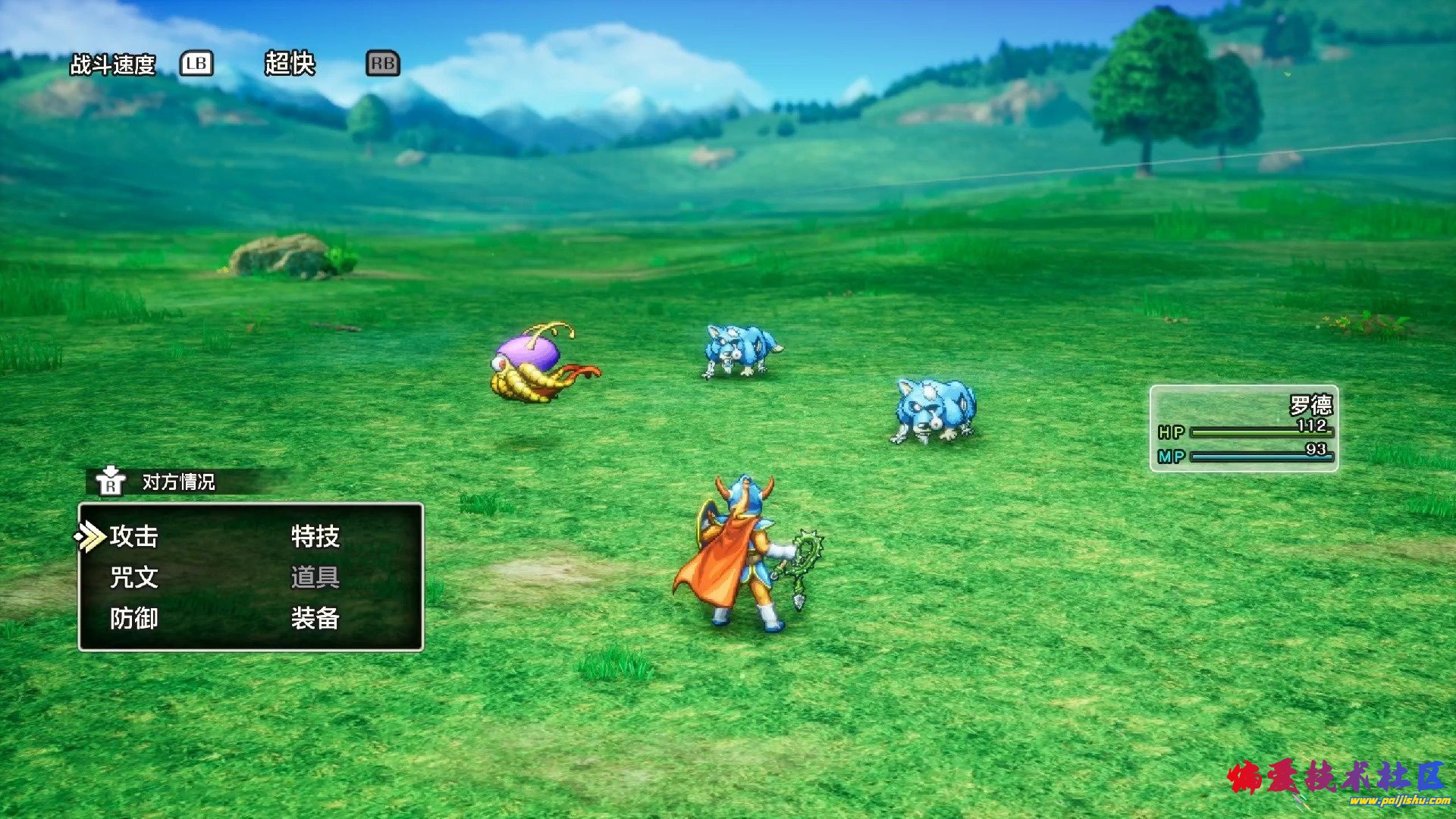
Task: Choose the 防御 defend command
Action: click(x=133, y=619)
